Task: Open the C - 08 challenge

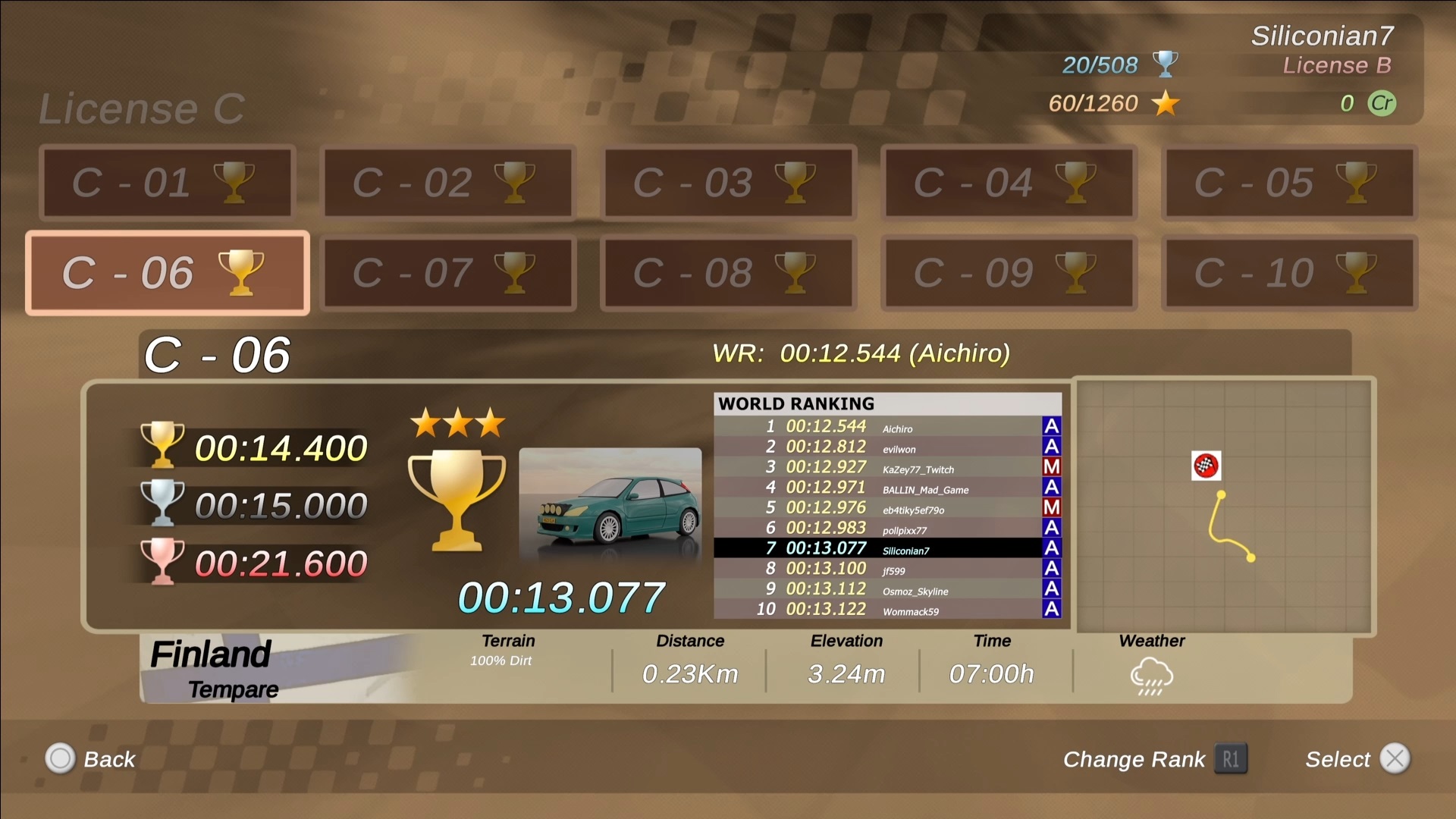Action: coord(728,273)
